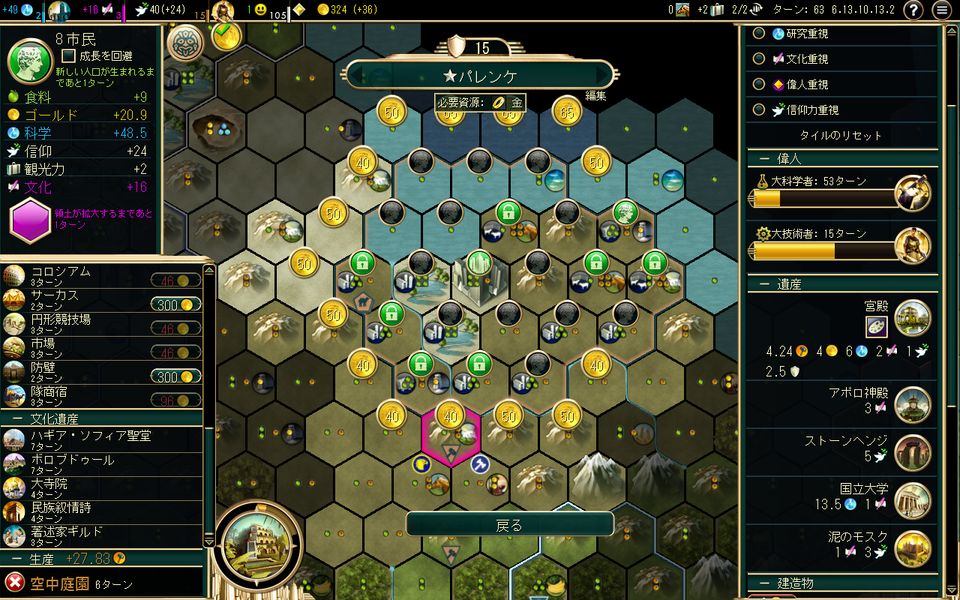Tick the 成長を回避 checkbox
Image resolution: width=960 pixels, height=600 pixels.
pos(68,56)
